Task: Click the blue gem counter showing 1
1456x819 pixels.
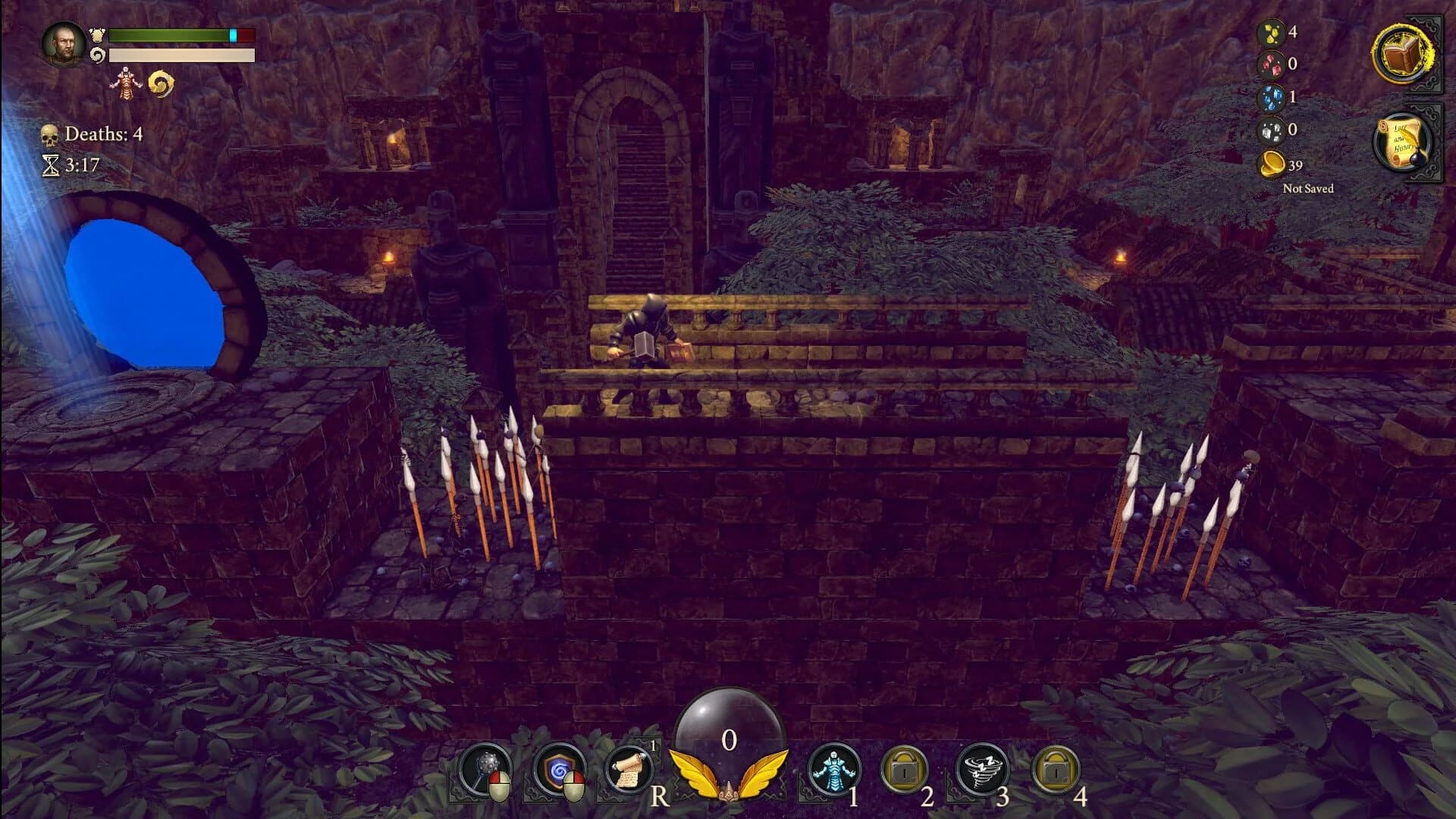Action: [1271, 99]
